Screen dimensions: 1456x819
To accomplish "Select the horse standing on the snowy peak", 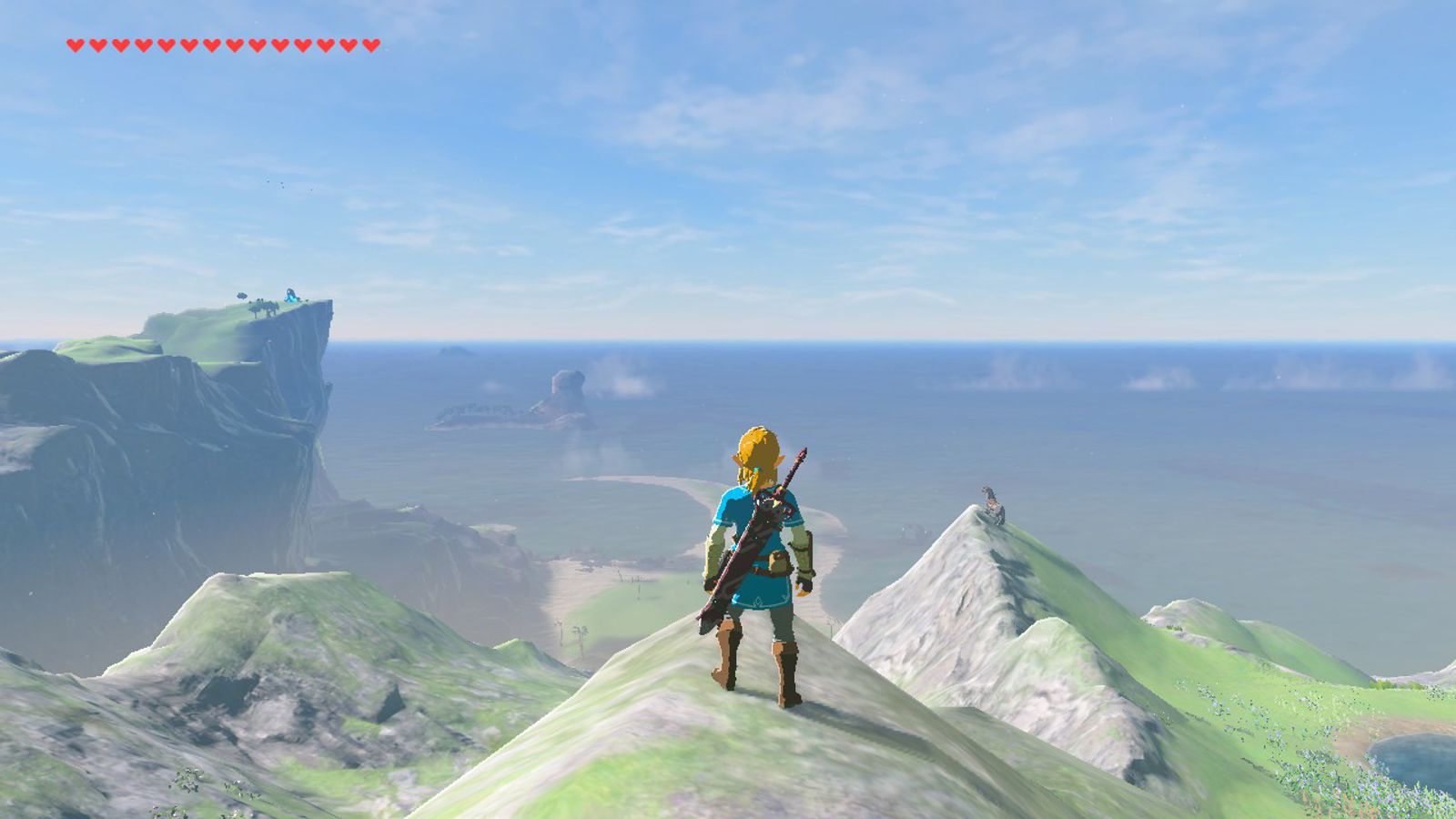I will point(991,506).
